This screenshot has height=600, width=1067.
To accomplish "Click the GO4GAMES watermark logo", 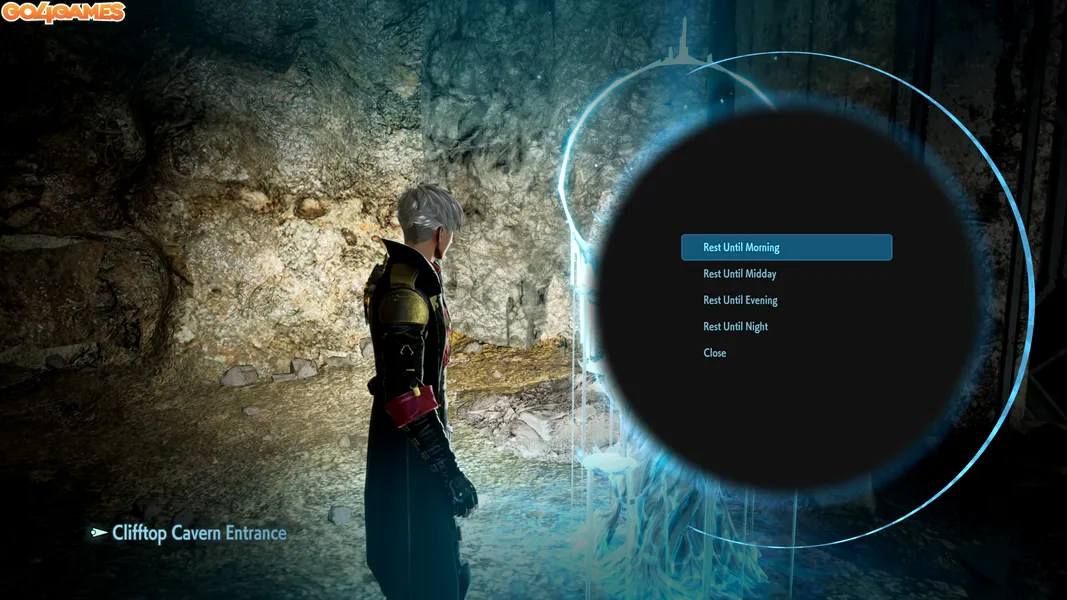I will click(x=63, y=13).
